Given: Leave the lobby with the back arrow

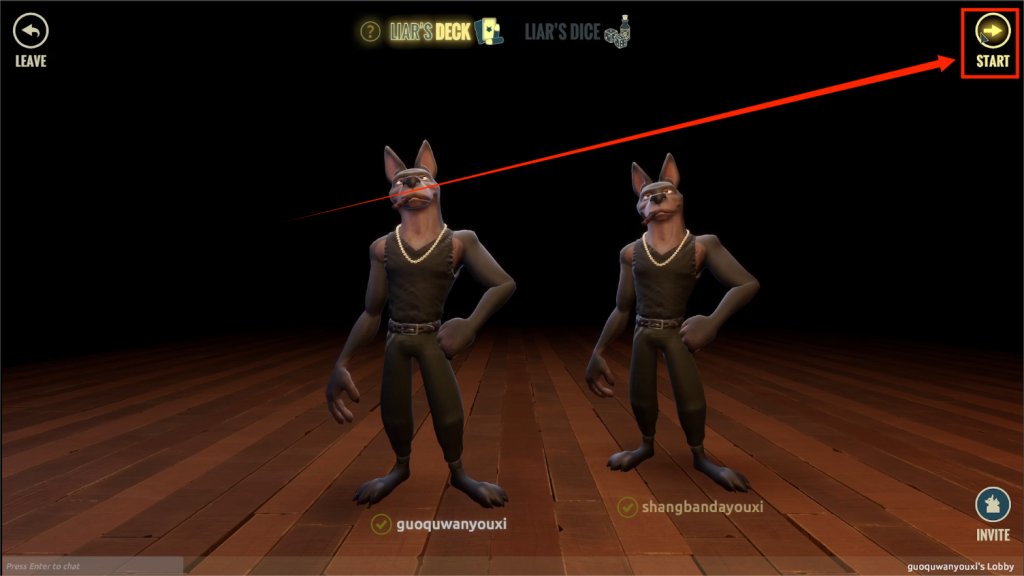Looking at the screenshot, I should (x=30, y=32).
